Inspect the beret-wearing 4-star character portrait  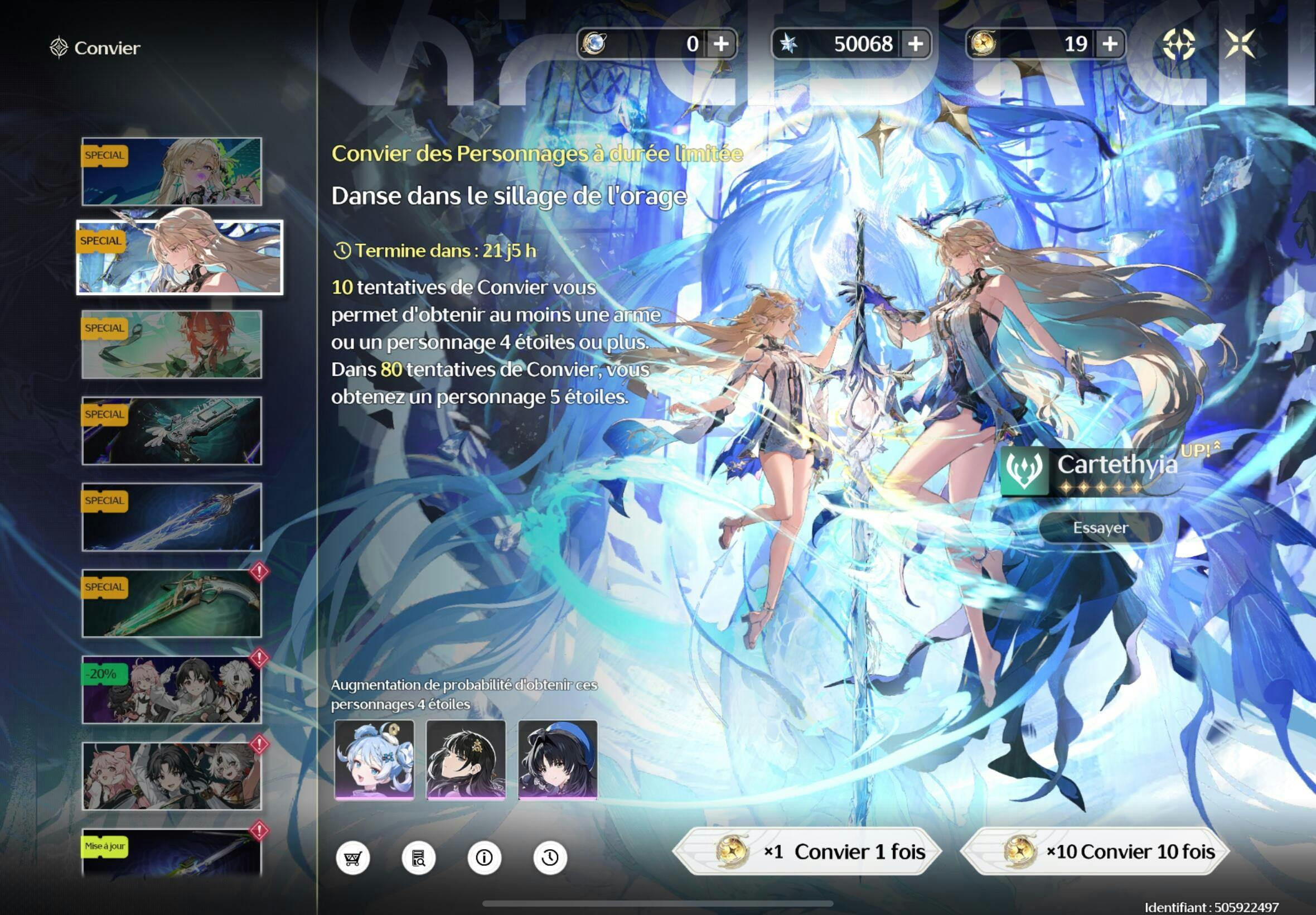(x=558, y=760)
